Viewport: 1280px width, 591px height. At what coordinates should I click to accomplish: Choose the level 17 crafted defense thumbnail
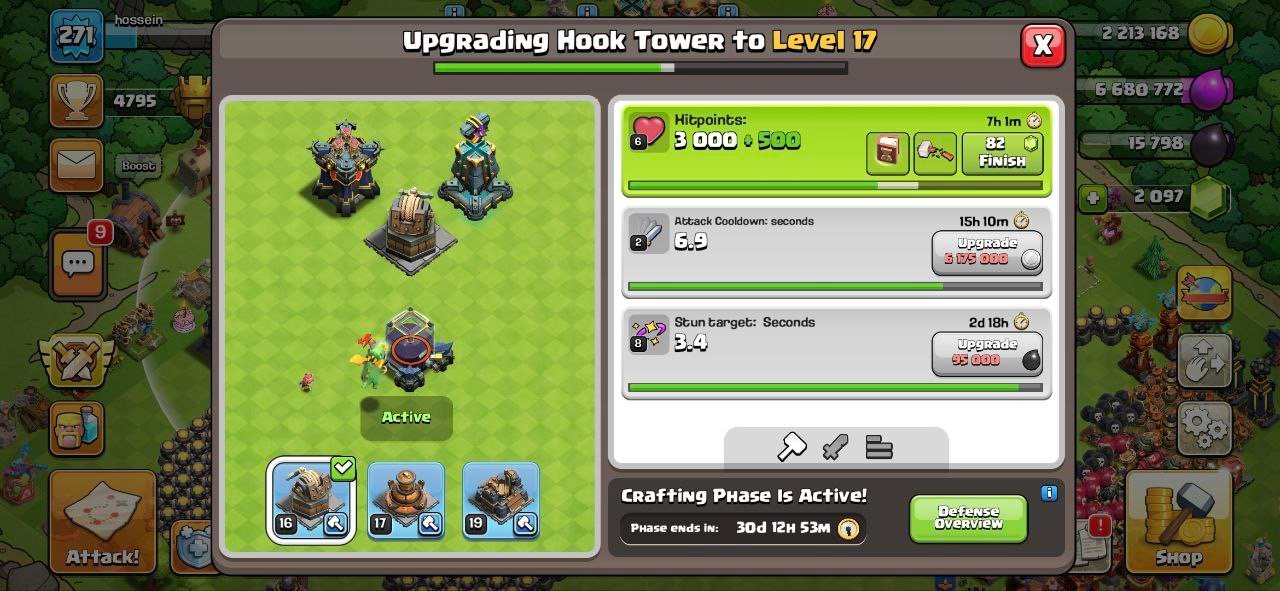tap(404, 500)
